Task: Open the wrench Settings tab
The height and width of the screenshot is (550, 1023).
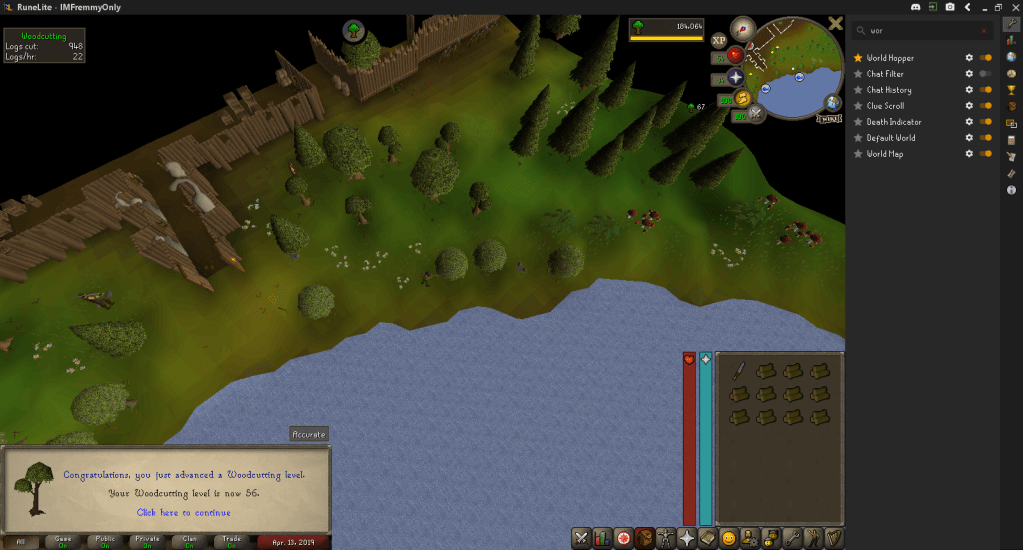Action: click(793, 538)
